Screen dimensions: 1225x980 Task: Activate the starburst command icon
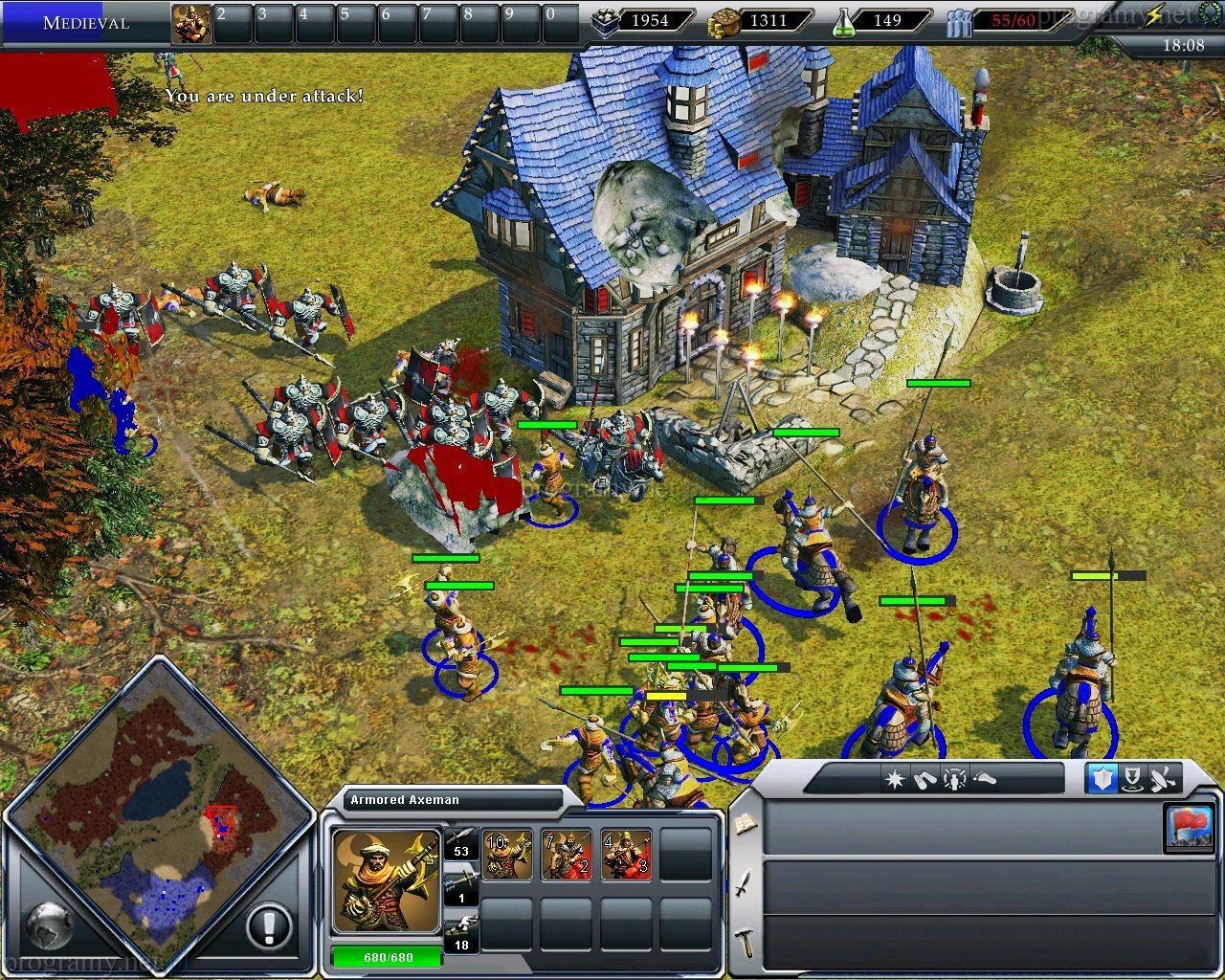point(895,779)
